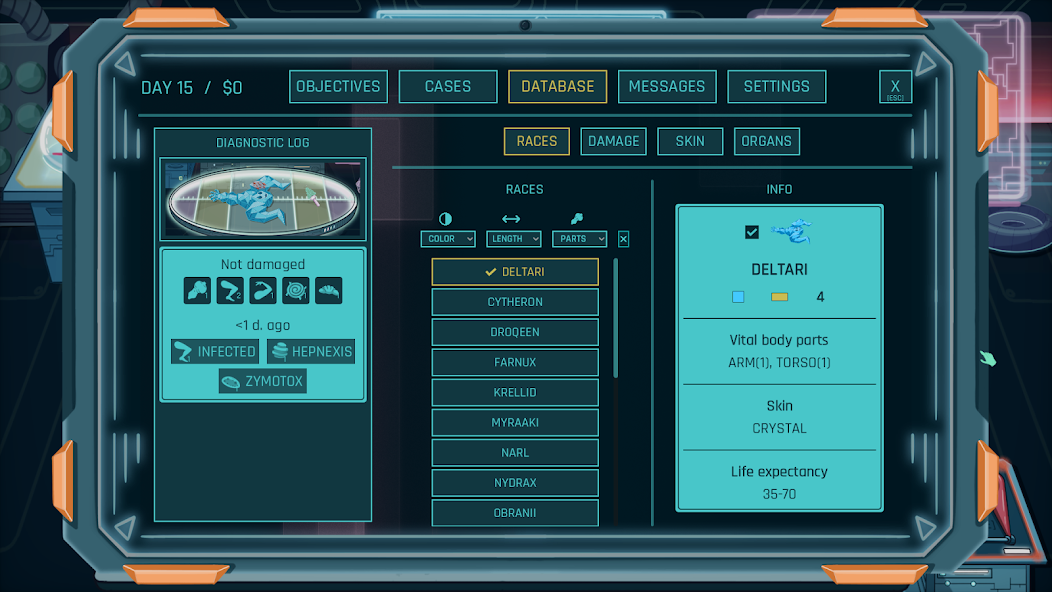
Task: Select the Krellid race entry
Action: tap(515, 392)
